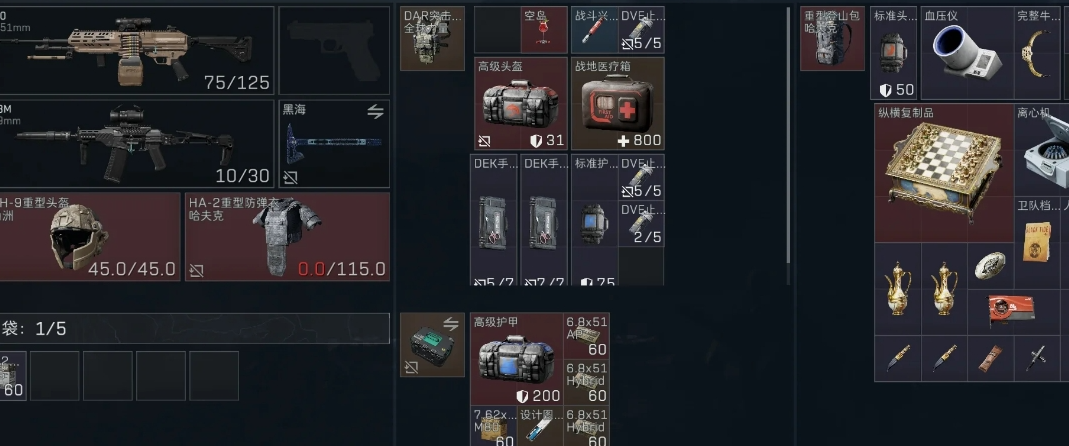Select the 高级头盔 helmet repair kit
The height and width of the screenshot is (446, 1069).
tap(520, 103)
